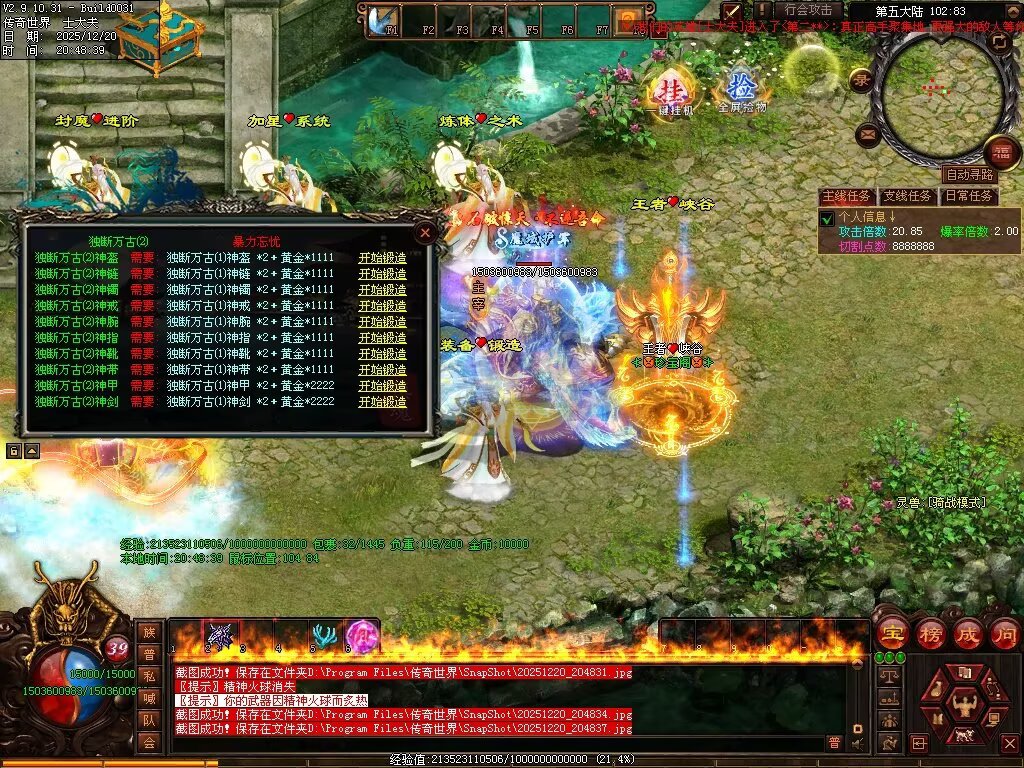
Task: Click 开始锻造 for the 神剑 sword
Action: tap(383, 402)
